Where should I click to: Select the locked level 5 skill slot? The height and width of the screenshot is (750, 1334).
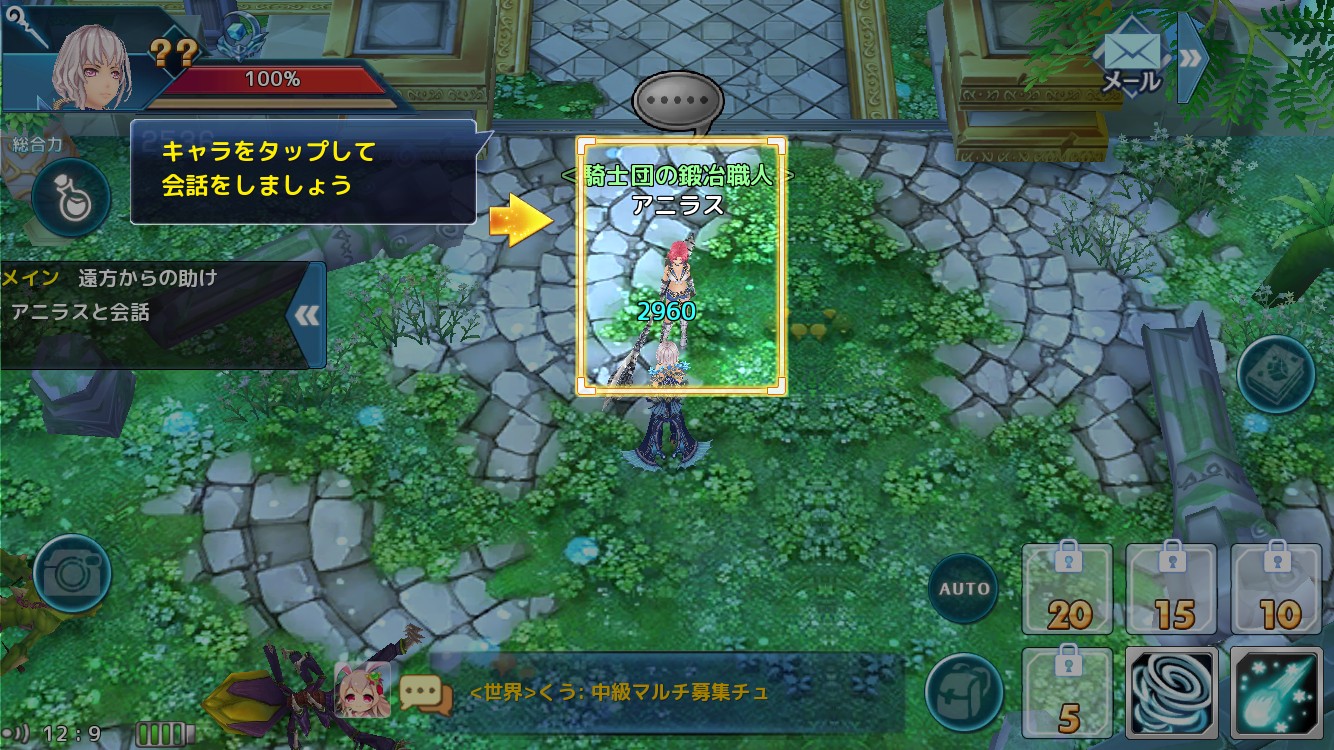click(1068, 692)
